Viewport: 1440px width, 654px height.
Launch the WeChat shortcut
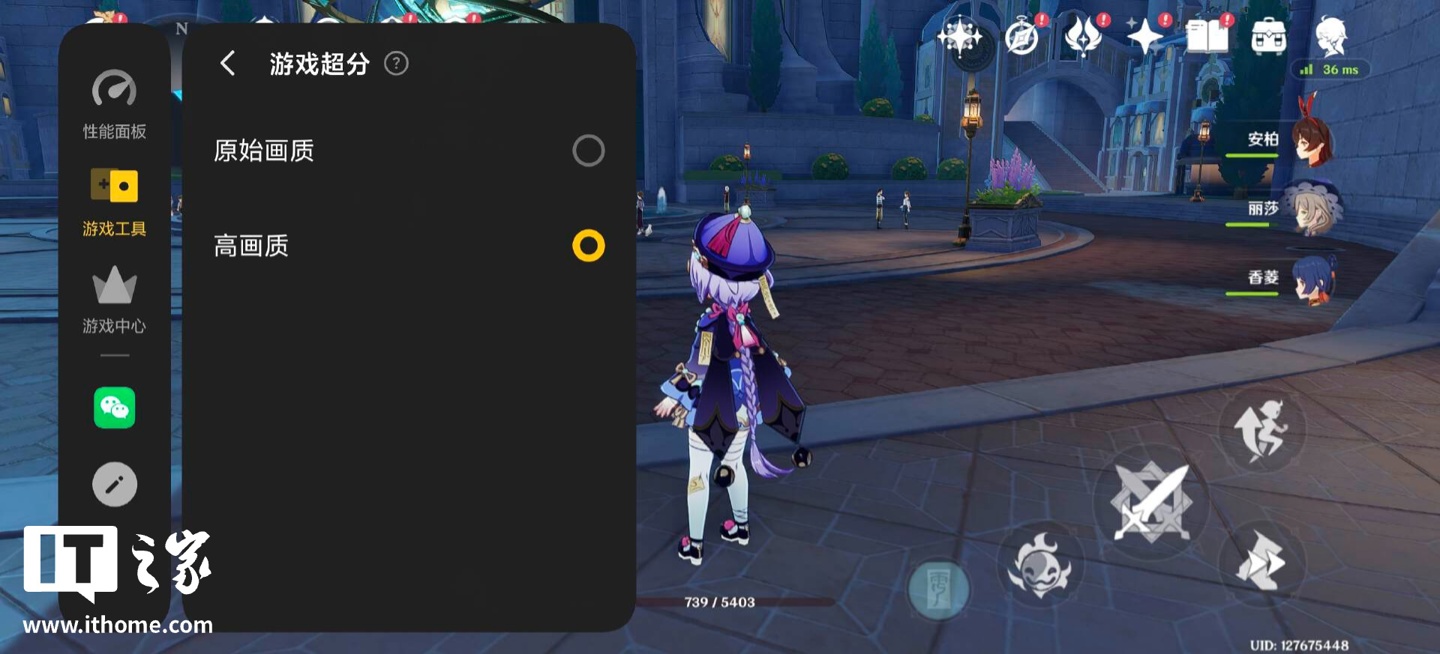pos(114,408)
